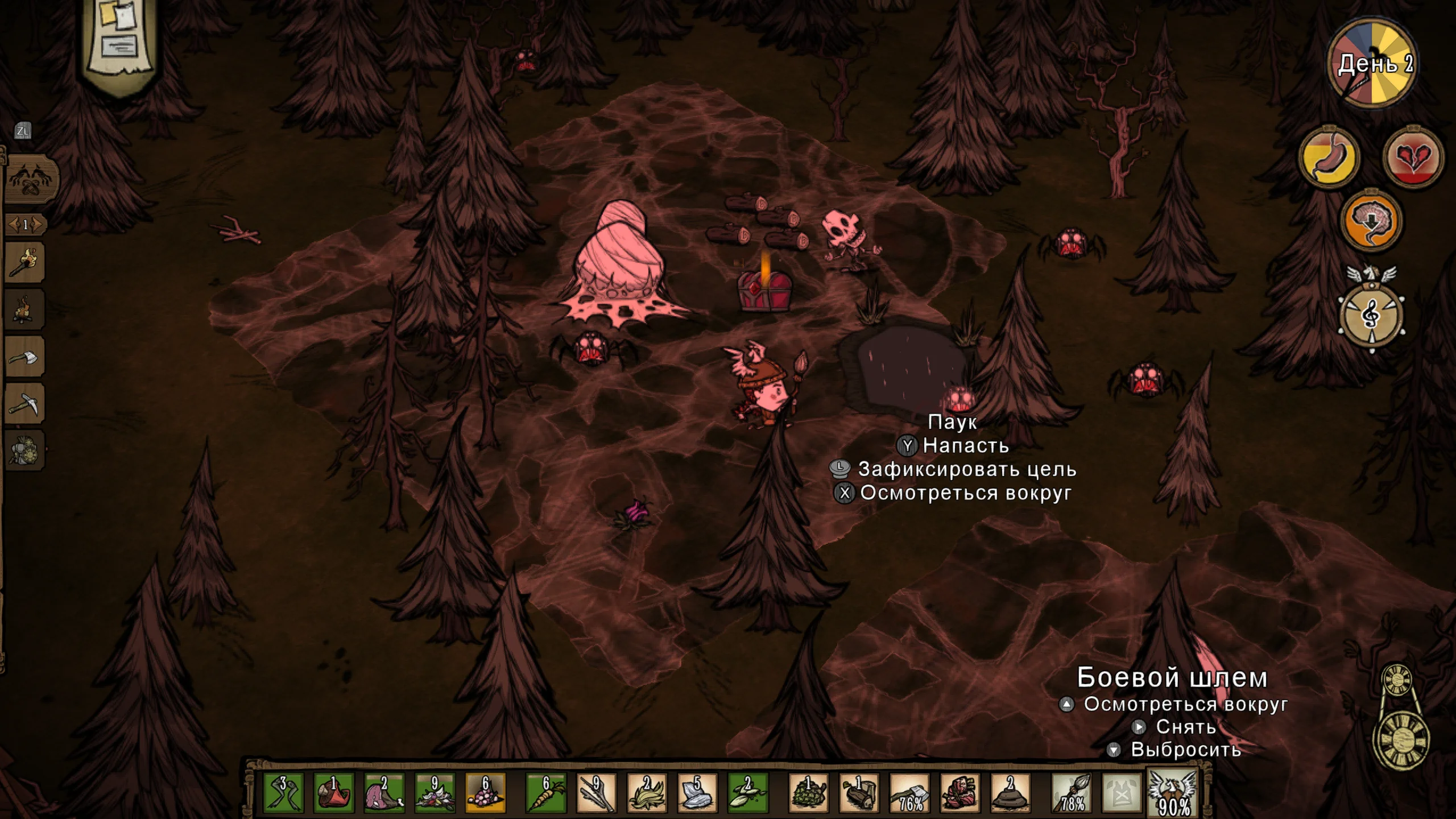Click the red cap mushroom slot
Viewport: 1456px width, 819px height.
334,792
